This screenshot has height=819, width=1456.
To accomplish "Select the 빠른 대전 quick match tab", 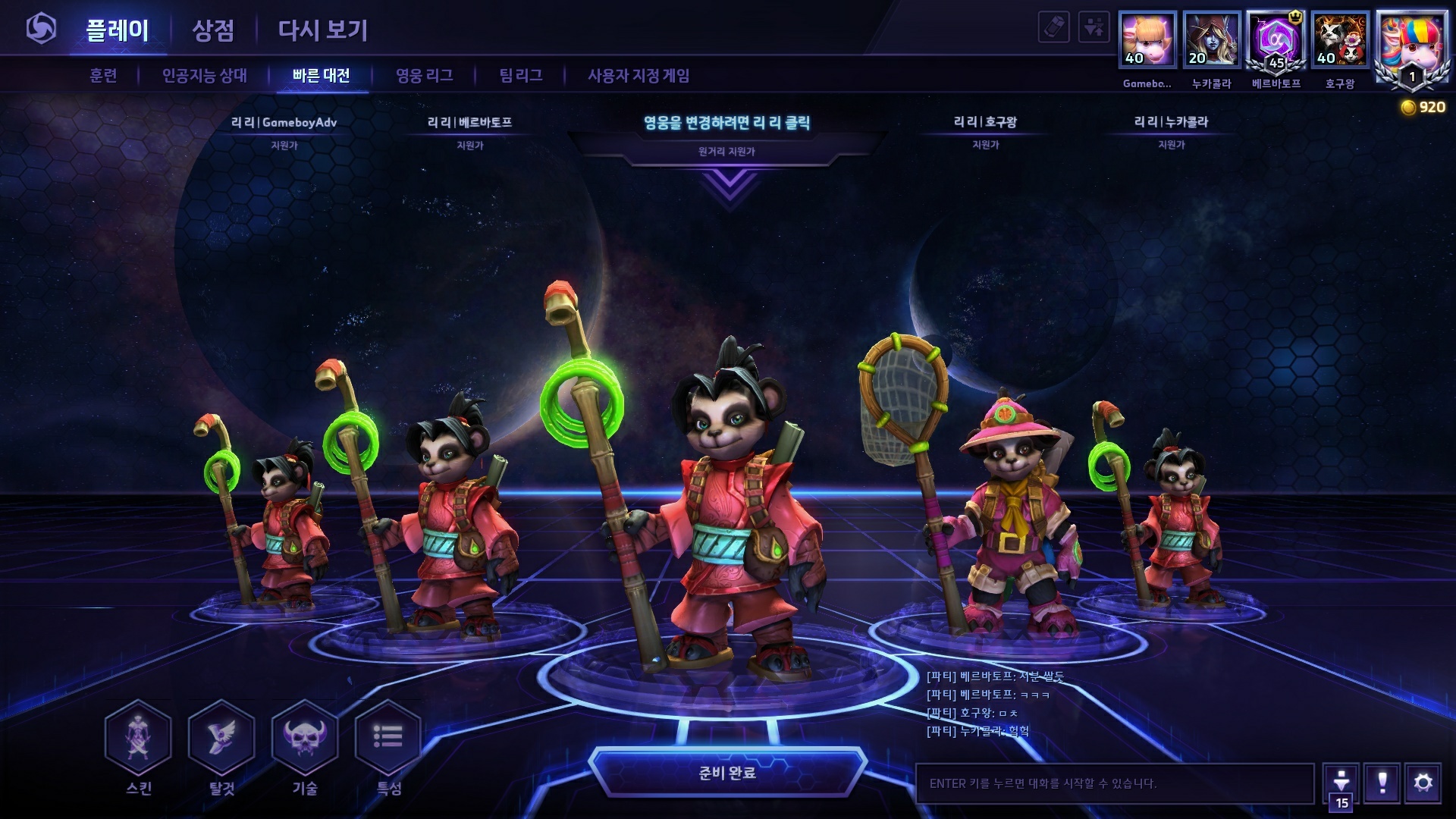I will 322,76.
